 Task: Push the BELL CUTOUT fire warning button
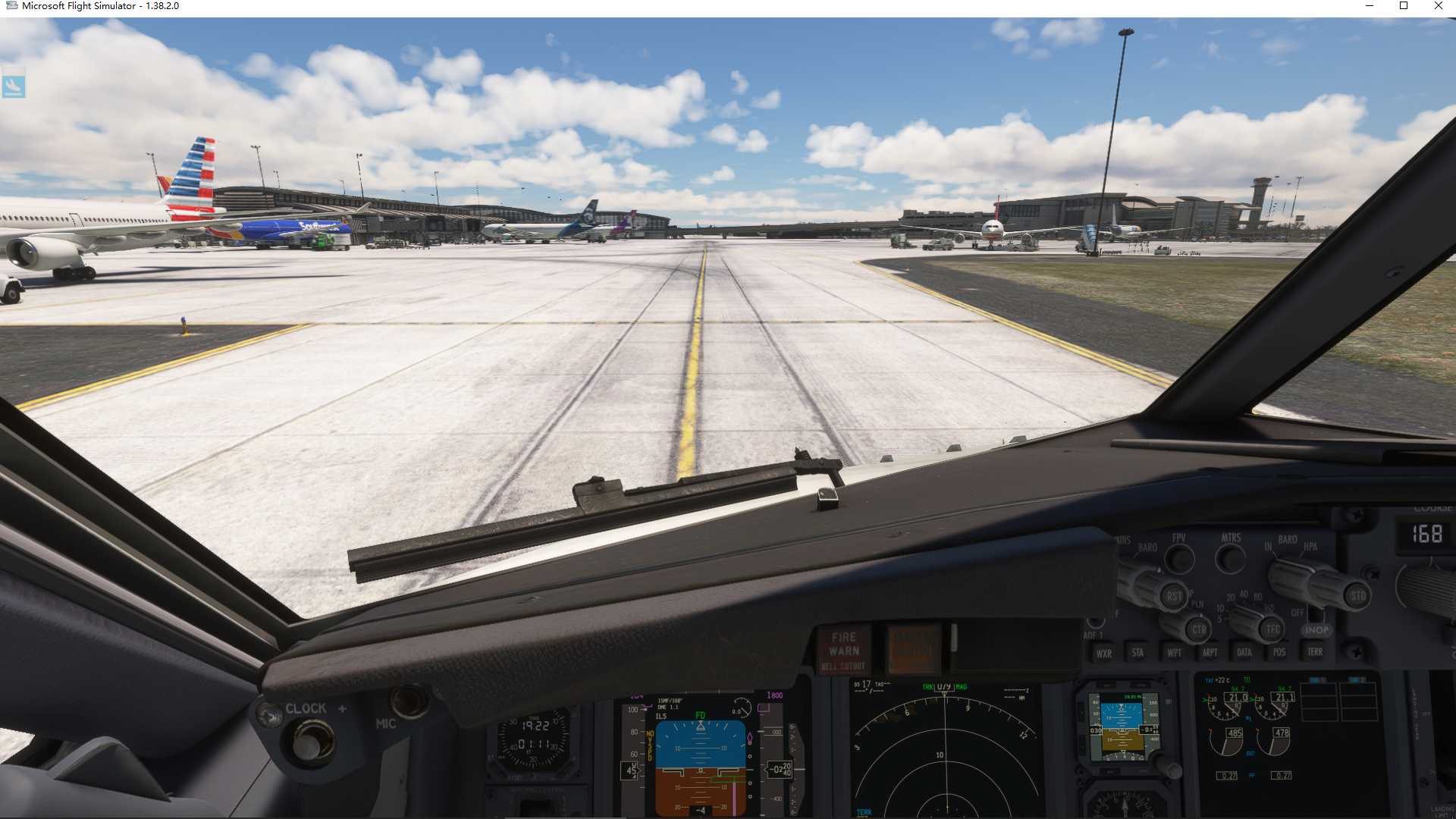(844, 664)
